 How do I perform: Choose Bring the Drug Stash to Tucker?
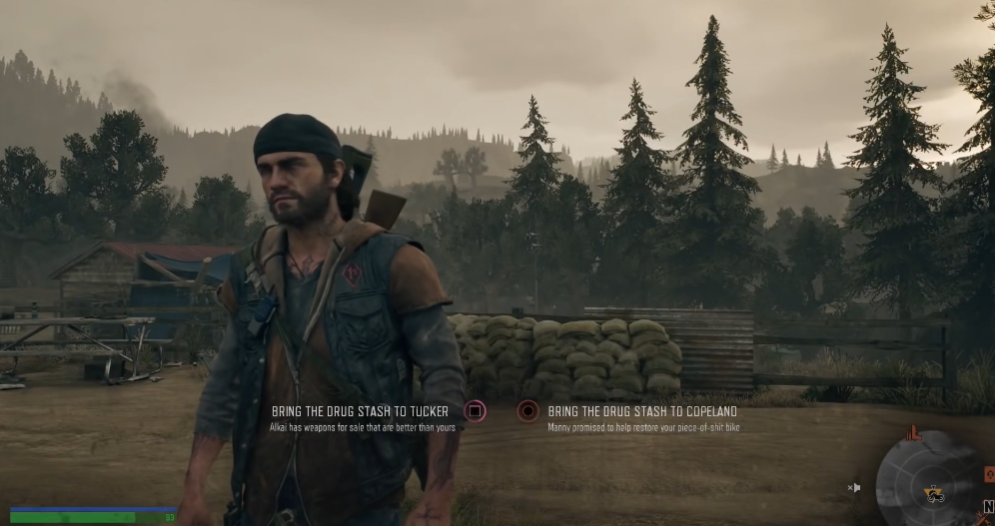360,411
